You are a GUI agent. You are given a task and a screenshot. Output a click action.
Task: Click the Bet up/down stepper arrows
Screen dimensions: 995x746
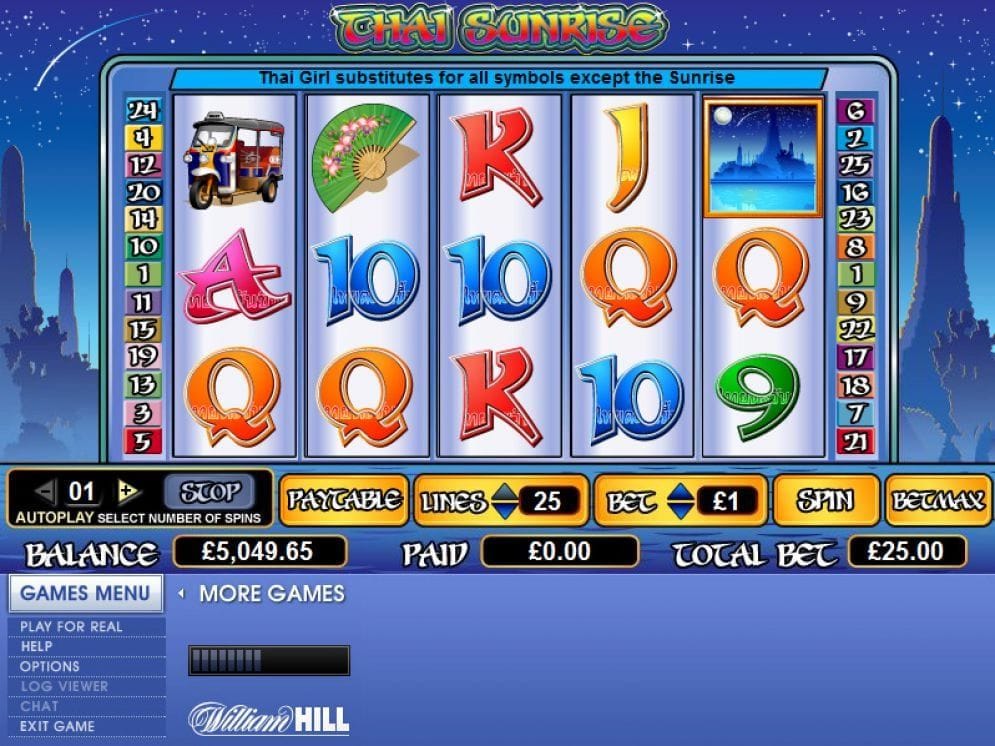[x=679, y=501]
